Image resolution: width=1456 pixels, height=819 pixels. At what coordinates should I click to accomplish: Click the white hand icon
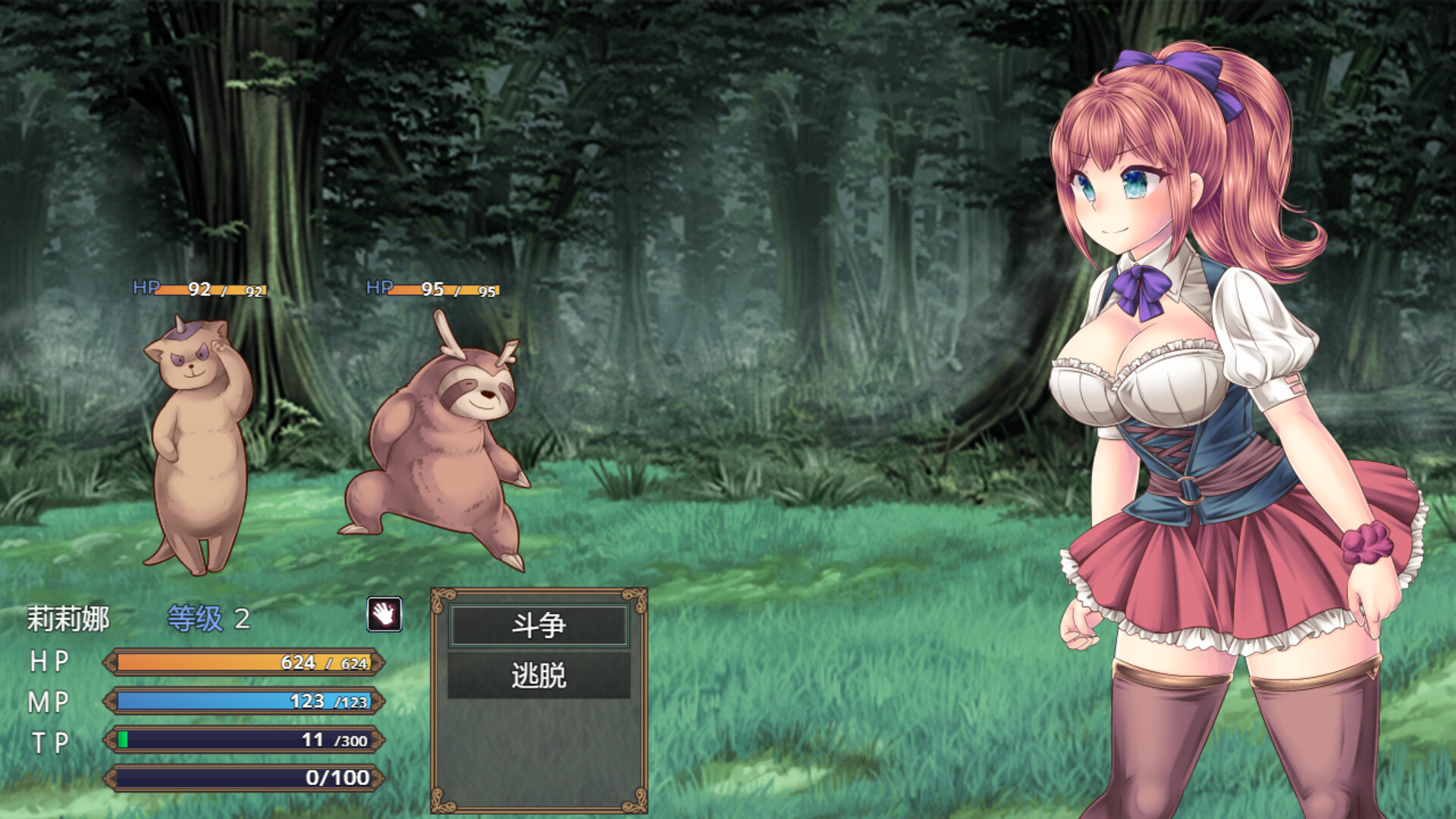tap(384, 613)
